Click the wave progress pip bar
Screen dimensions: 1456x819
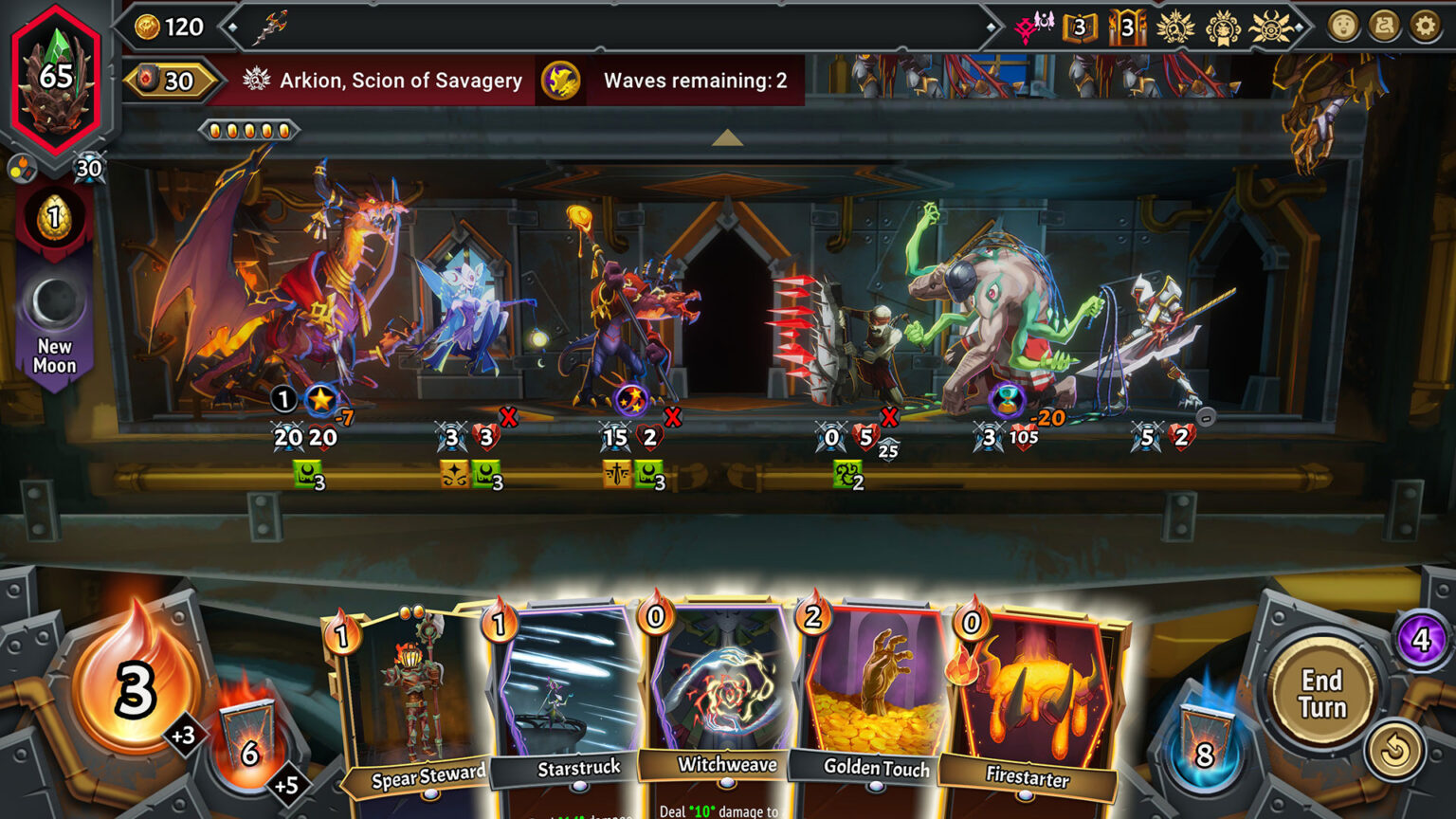249,128
